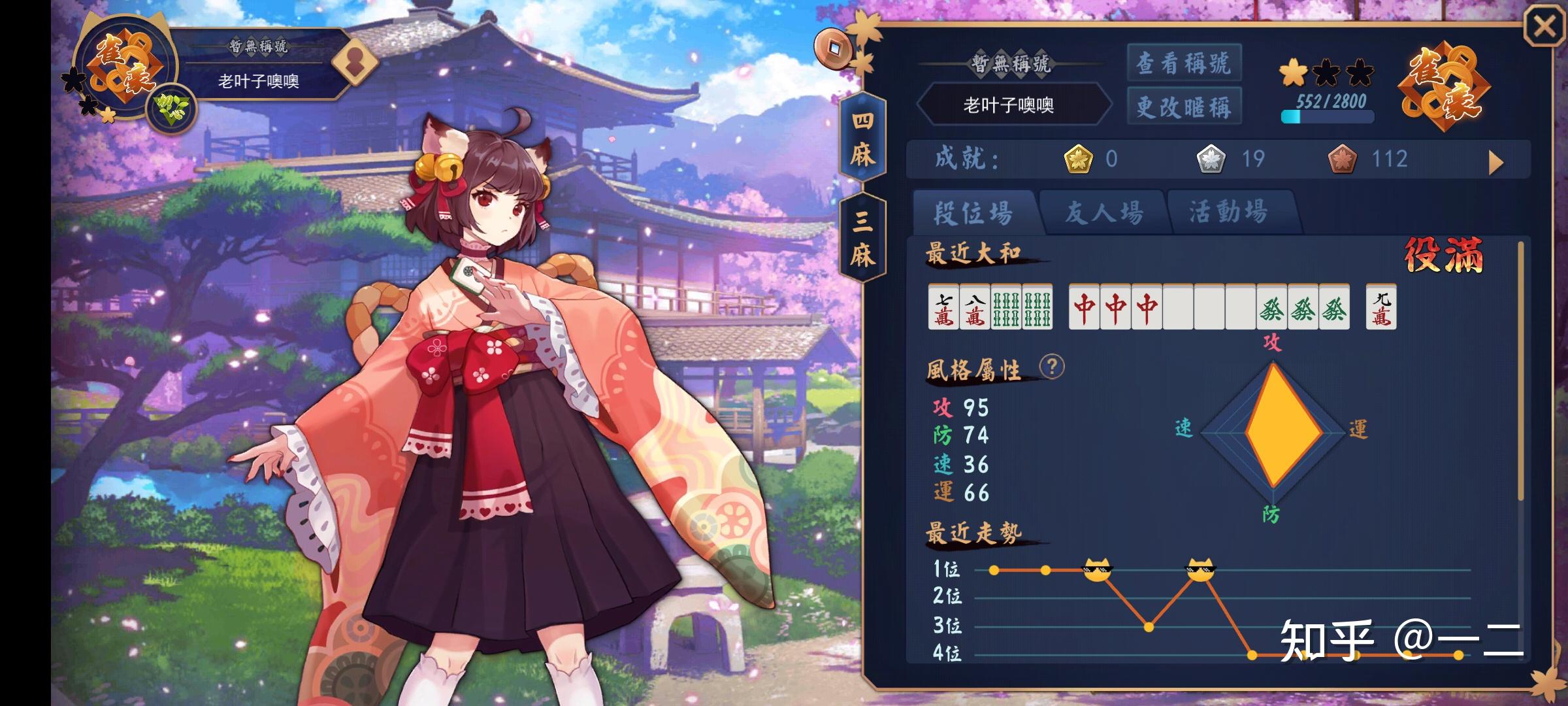Click the nickname field showing 老叶子噢噢
This screenshot has height=706, width=1568.
pos(1014,105)
